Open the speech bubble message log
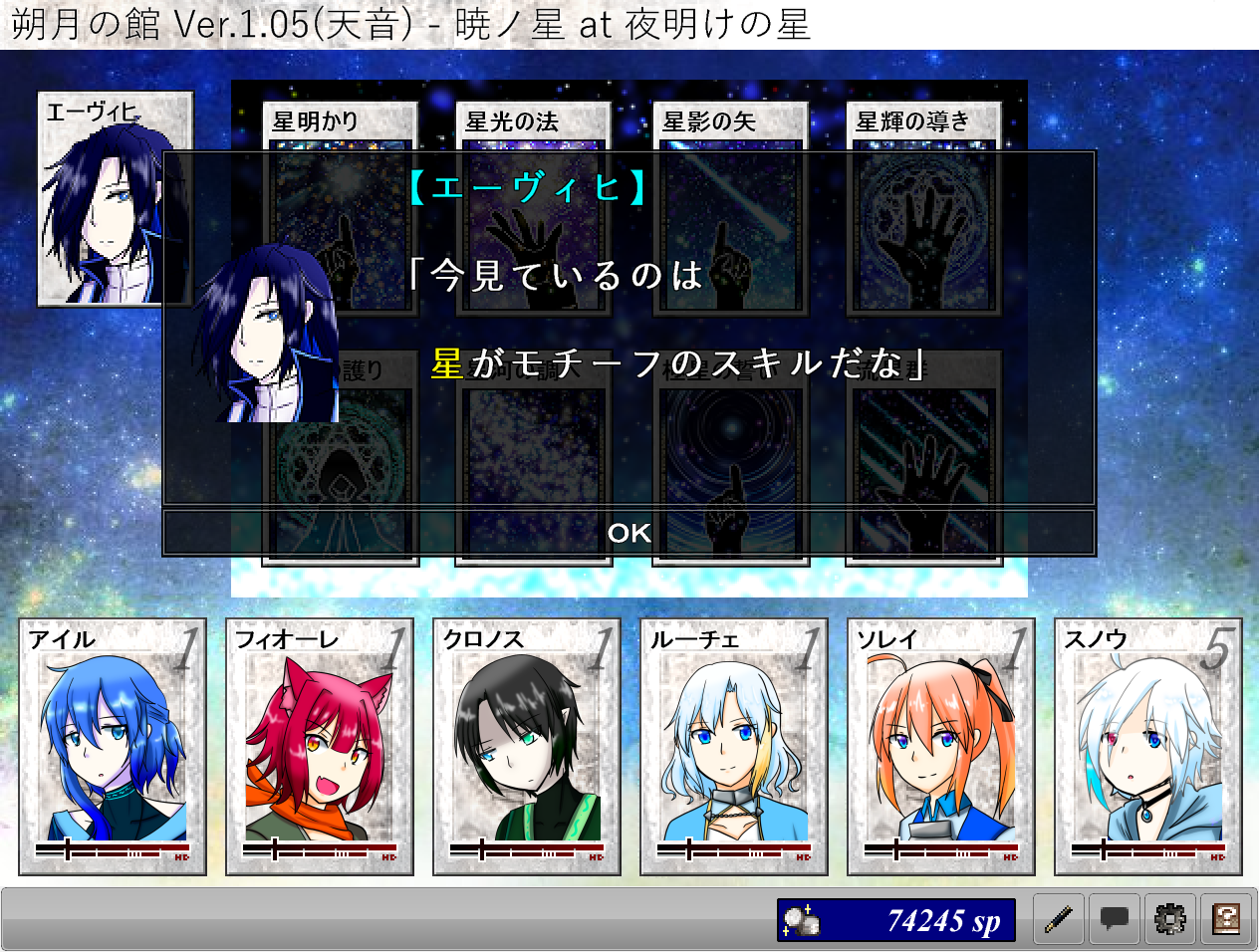The height and width of the screenshot is (952, 1259). pos(1114,919)
